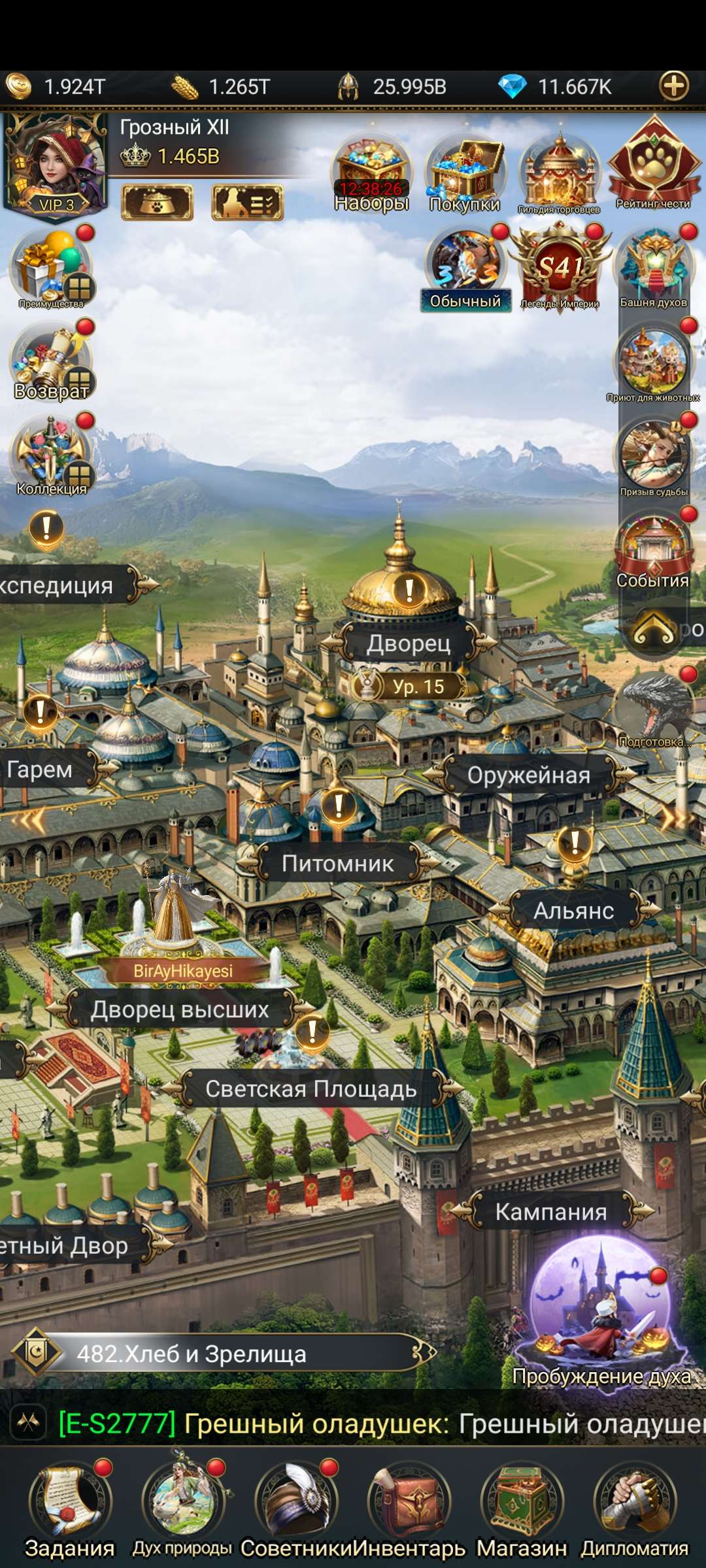Open the События events icon
This screenshot has height=1568, width=706.
click(653, 549)
